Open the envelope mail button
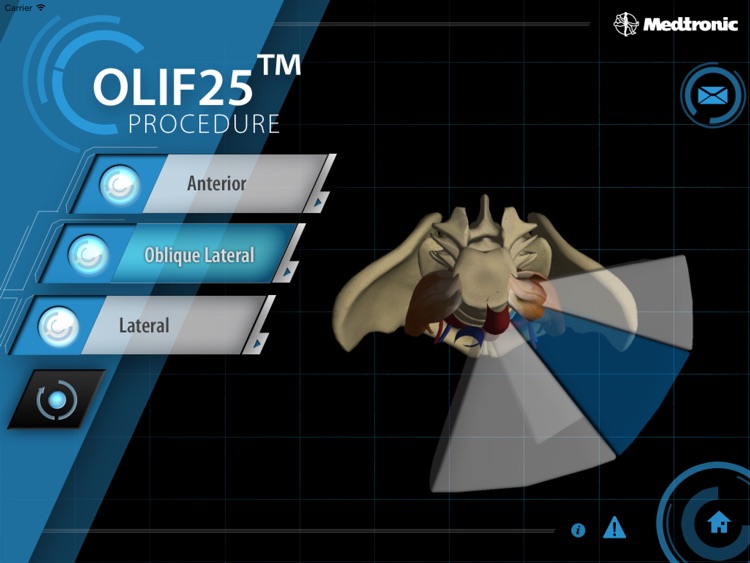This screenshot has width=750, height=563. click(x=711, y=96)
